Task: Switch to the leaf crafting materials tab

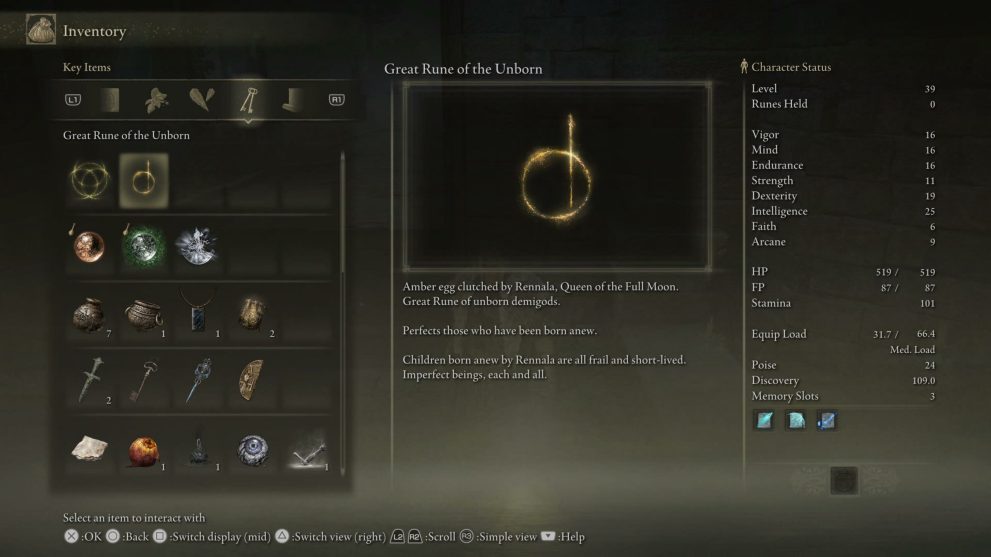Action: tap(156, 99)
